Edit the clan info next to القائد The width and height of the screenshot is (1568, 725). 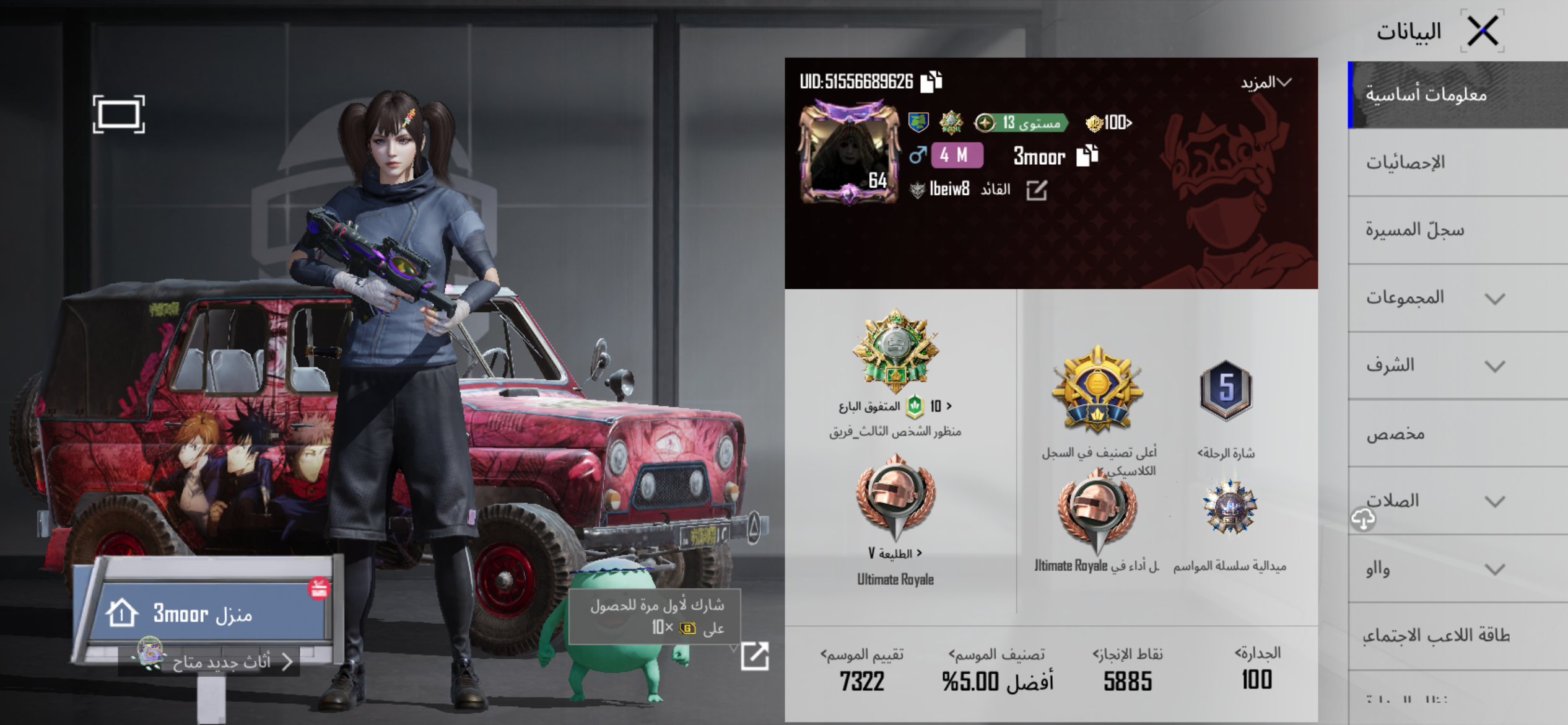(x=1036, y=190)
